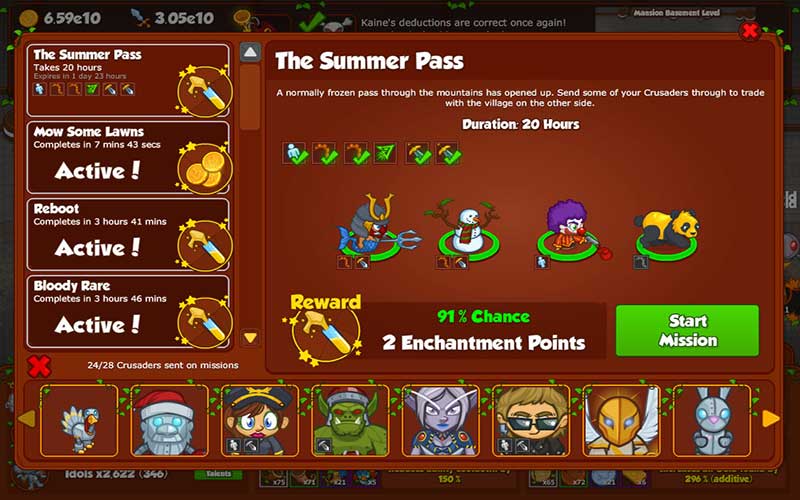Remove the panda from the mission party
This screenshot has width=800, height=500.
pos(664,228)
